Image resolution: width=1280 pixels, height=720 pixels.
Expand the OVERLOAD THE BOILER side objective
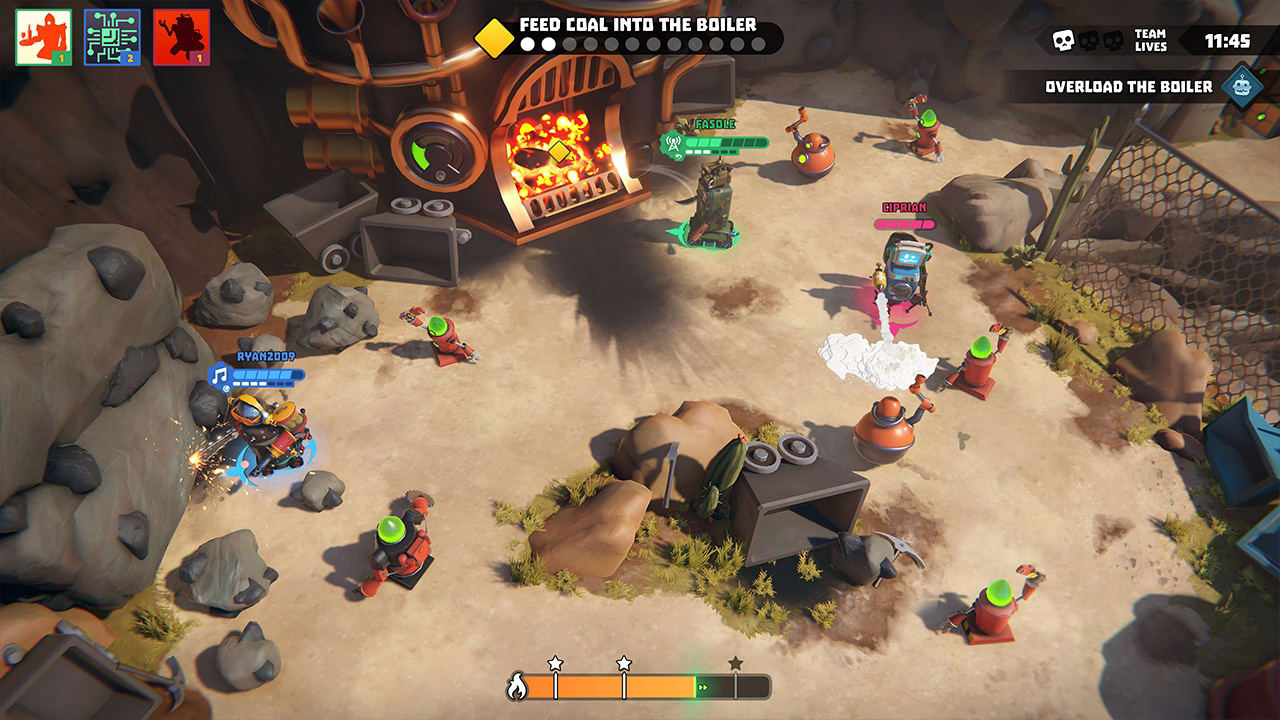tap(1128, 86)
